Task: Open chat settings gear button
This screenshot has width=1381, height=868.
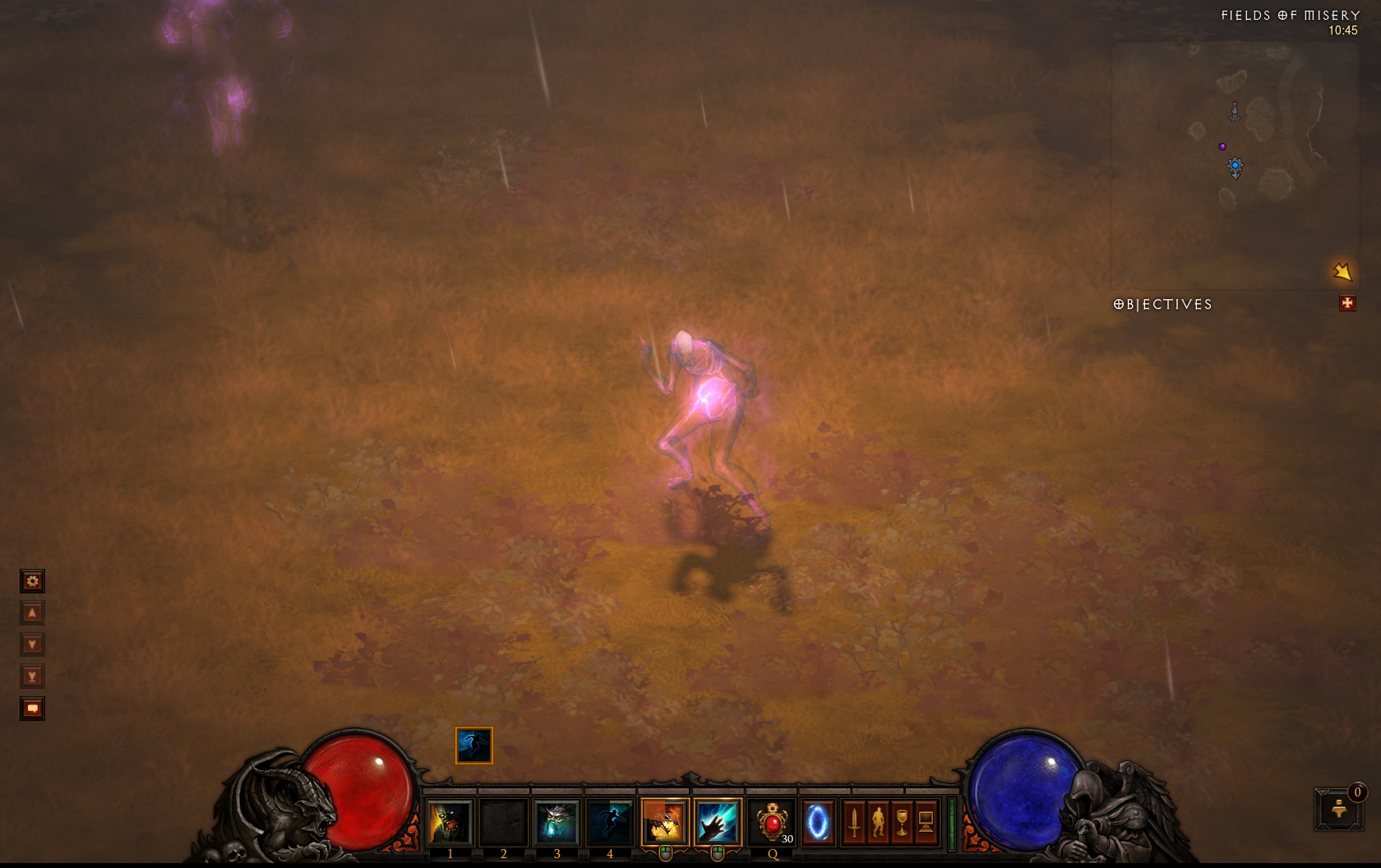Action: (x=32, y=582)
